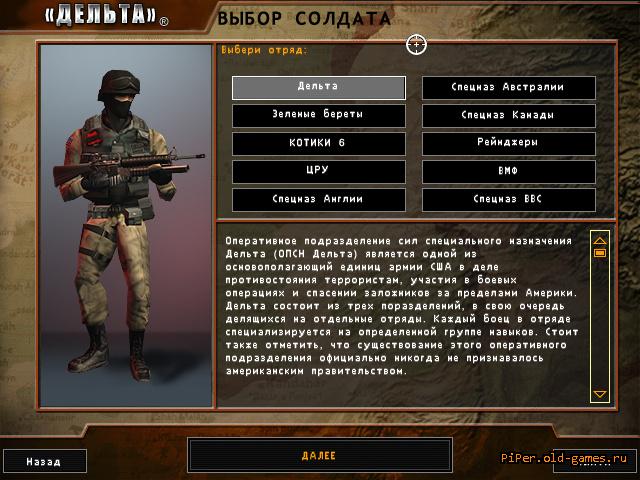Pick the Спецназ Канады squad
This screenshot has width=640, height=480.
[508, 115]
